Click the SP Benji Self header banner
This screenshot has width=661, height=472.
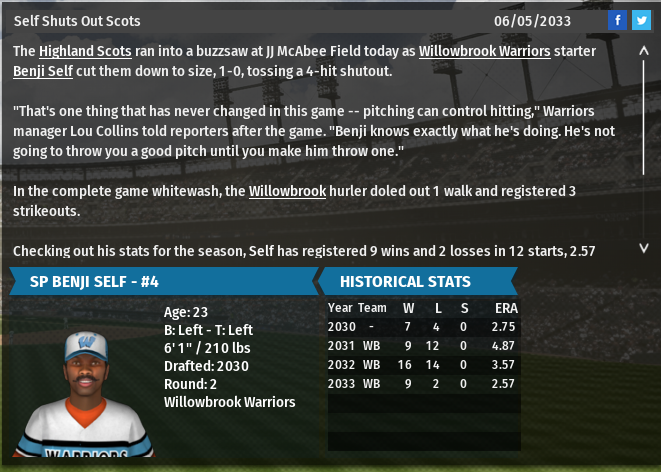[160, 281]
